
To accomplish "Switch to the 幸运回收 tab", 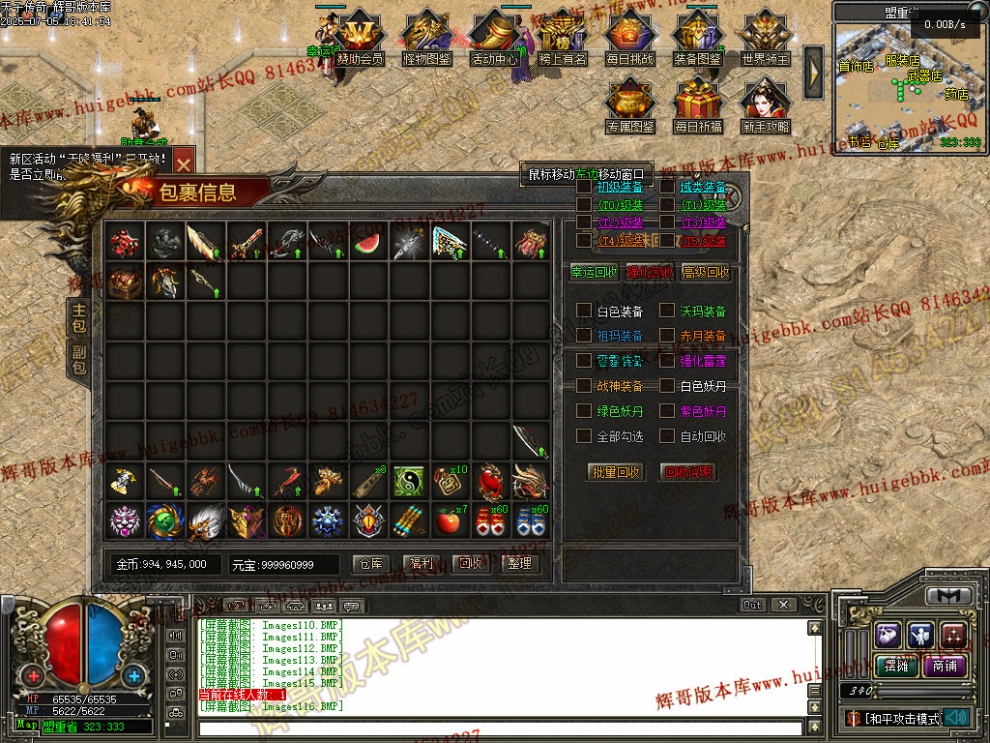I will [x=594, y=272].
